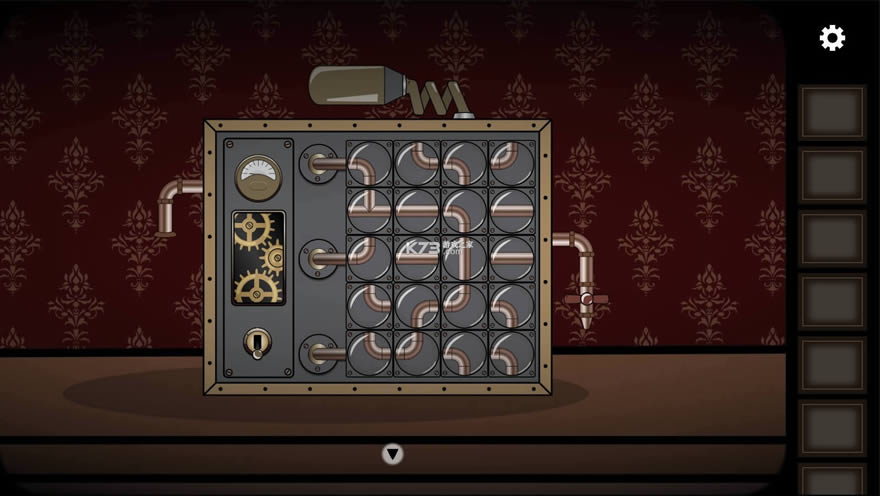Flip the brass toggle switch on the machine panel

coord(257,343)
